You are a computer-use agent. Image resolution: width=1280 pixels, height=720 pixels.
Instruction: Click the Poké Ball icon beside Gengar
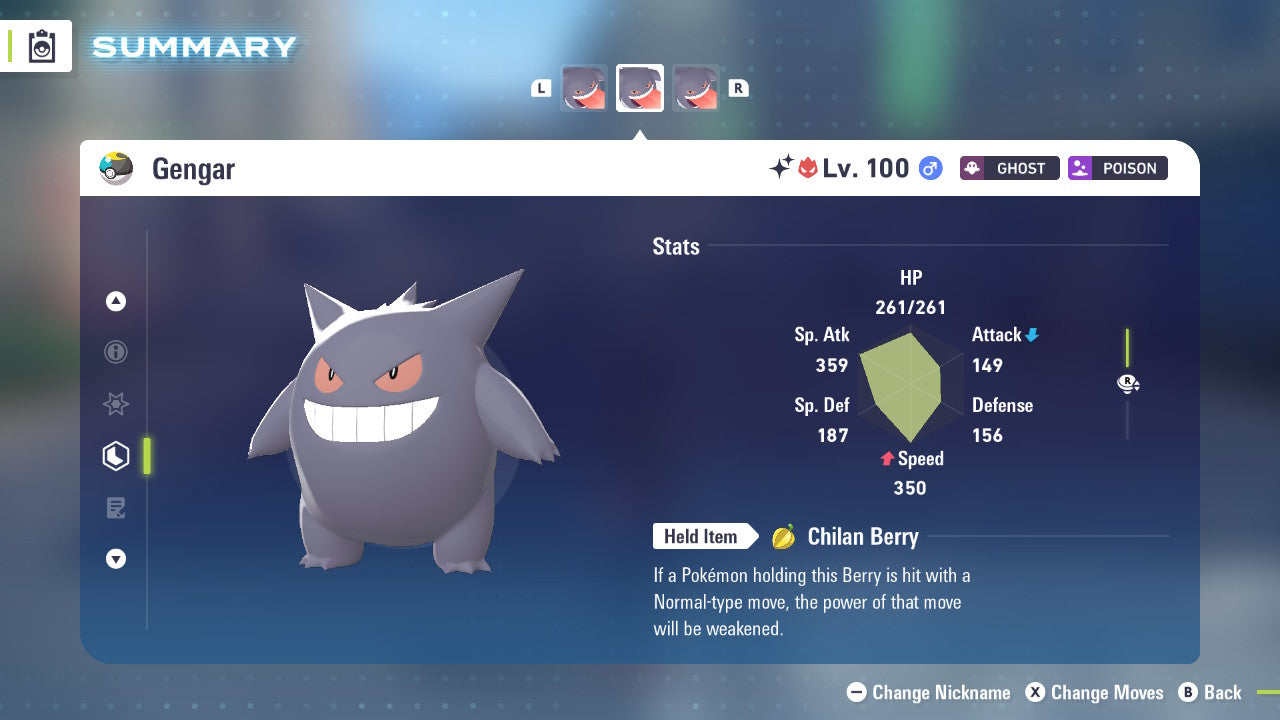pos(116,168)
